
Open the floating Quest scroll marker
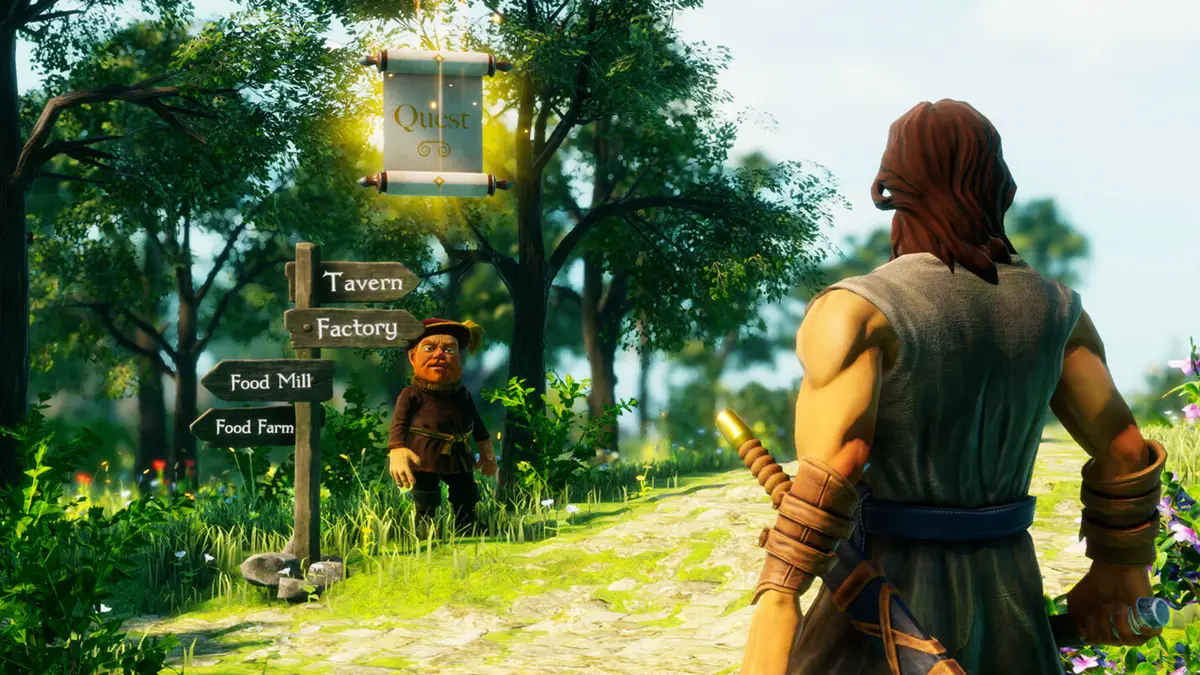[x=433, y=122]
